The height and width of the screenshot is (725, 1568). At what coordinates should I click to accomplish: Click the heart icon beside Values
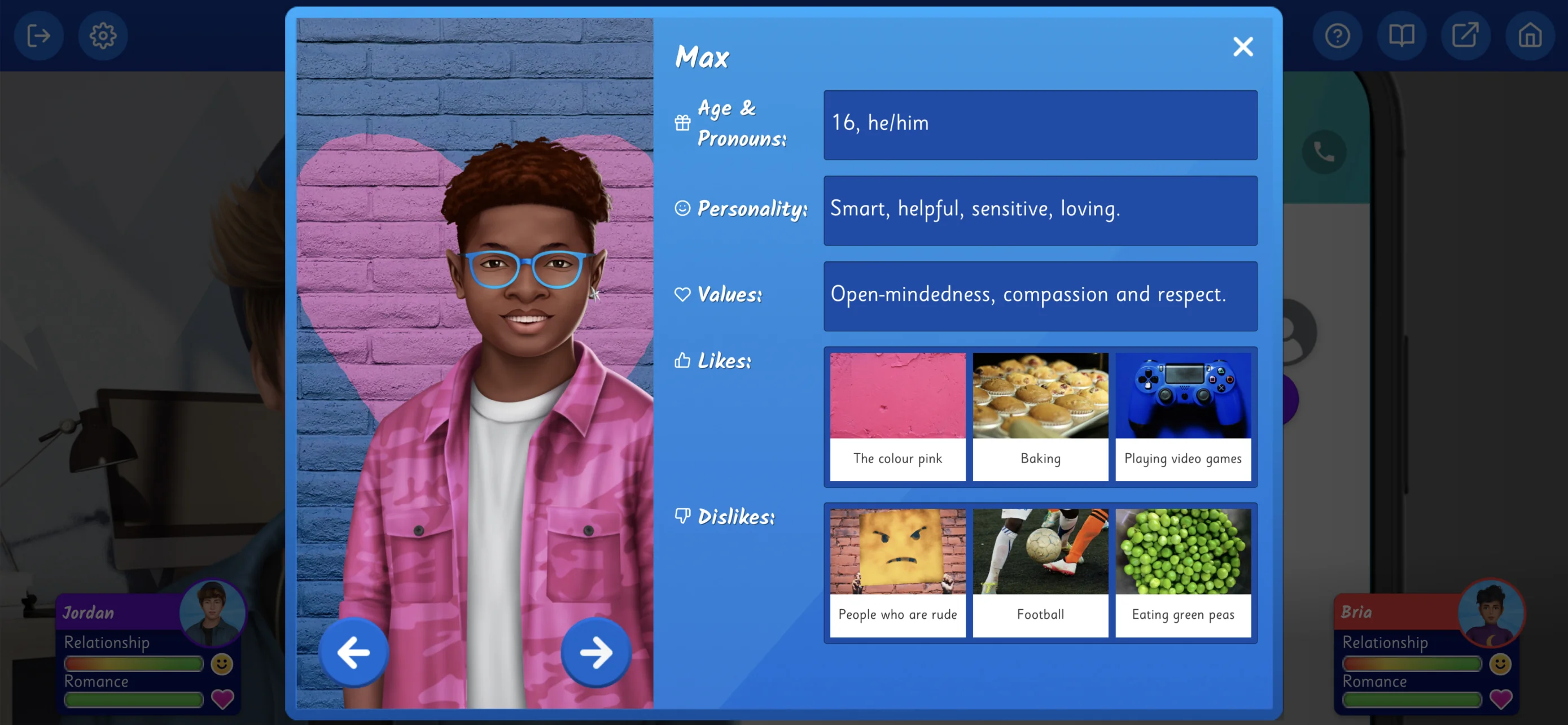(682, 294)
